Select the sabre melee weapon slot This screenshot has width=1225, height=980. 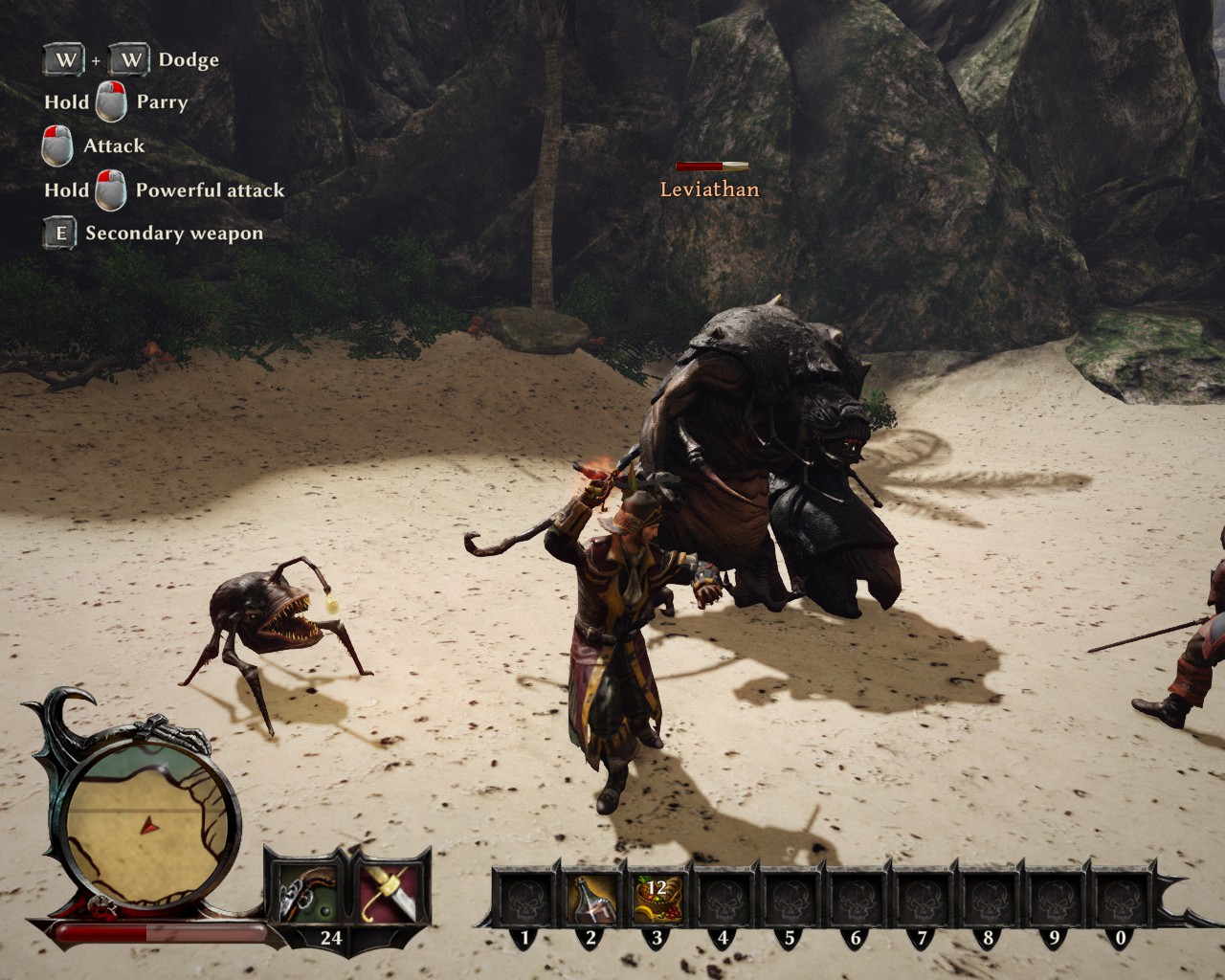[389, 890]
